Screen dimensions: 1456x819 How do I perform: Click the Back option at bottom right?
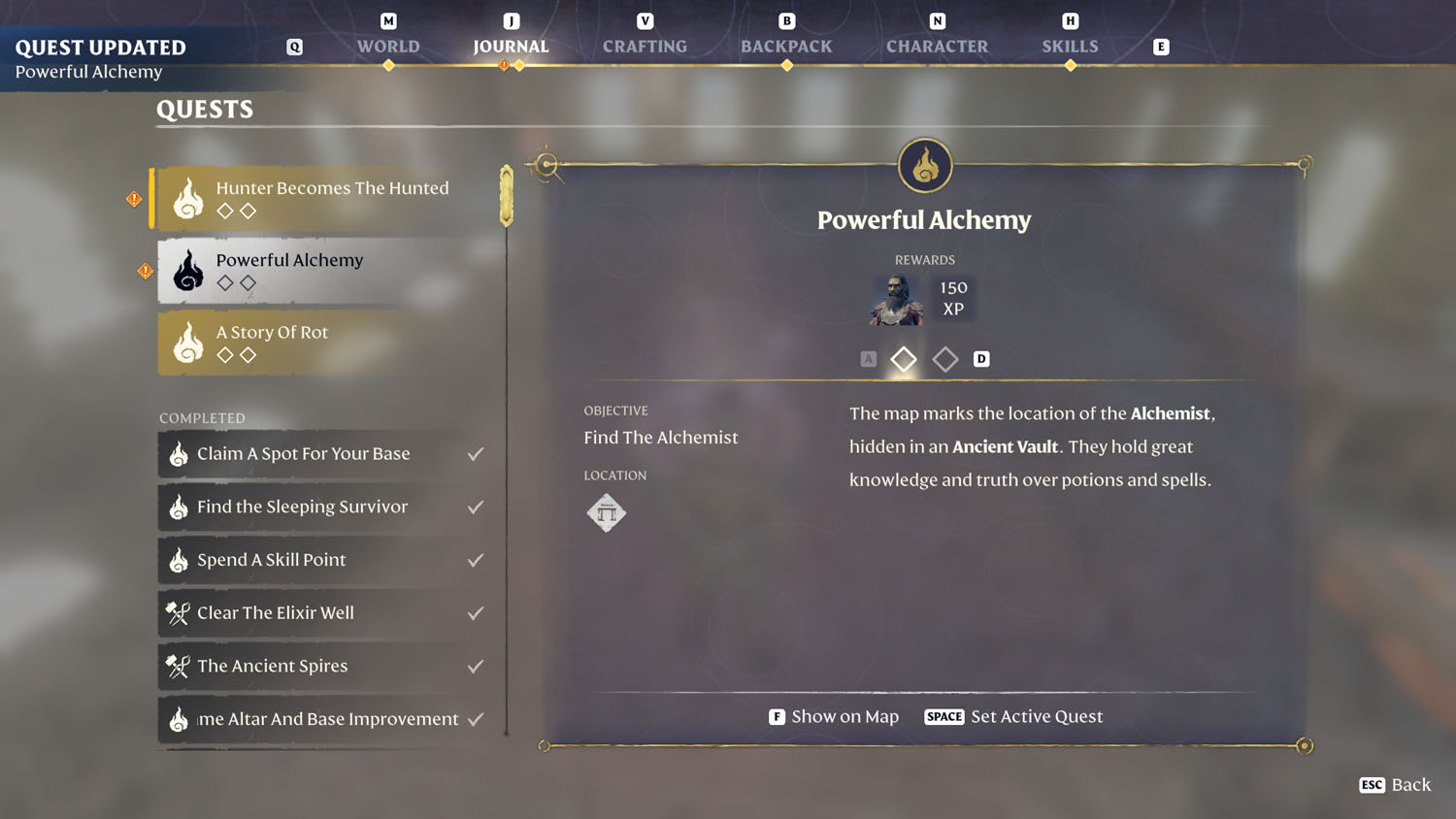point(1396,785)
